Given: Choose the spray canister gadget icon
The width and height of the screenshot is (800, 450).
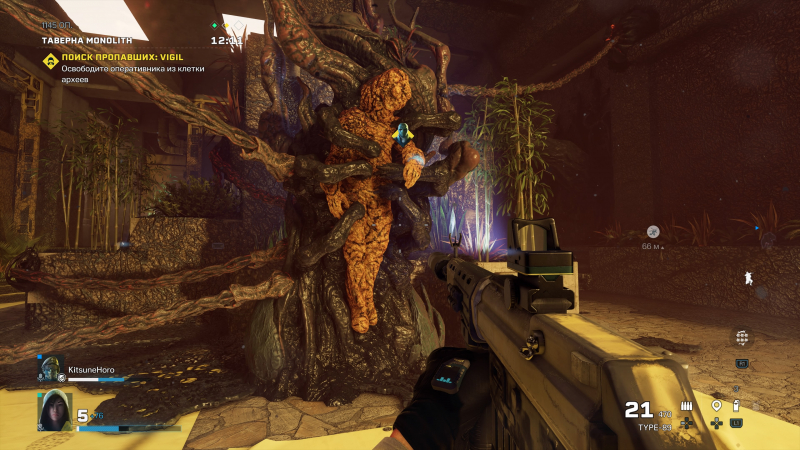Looking at the screenshot, I should point(736,405).
